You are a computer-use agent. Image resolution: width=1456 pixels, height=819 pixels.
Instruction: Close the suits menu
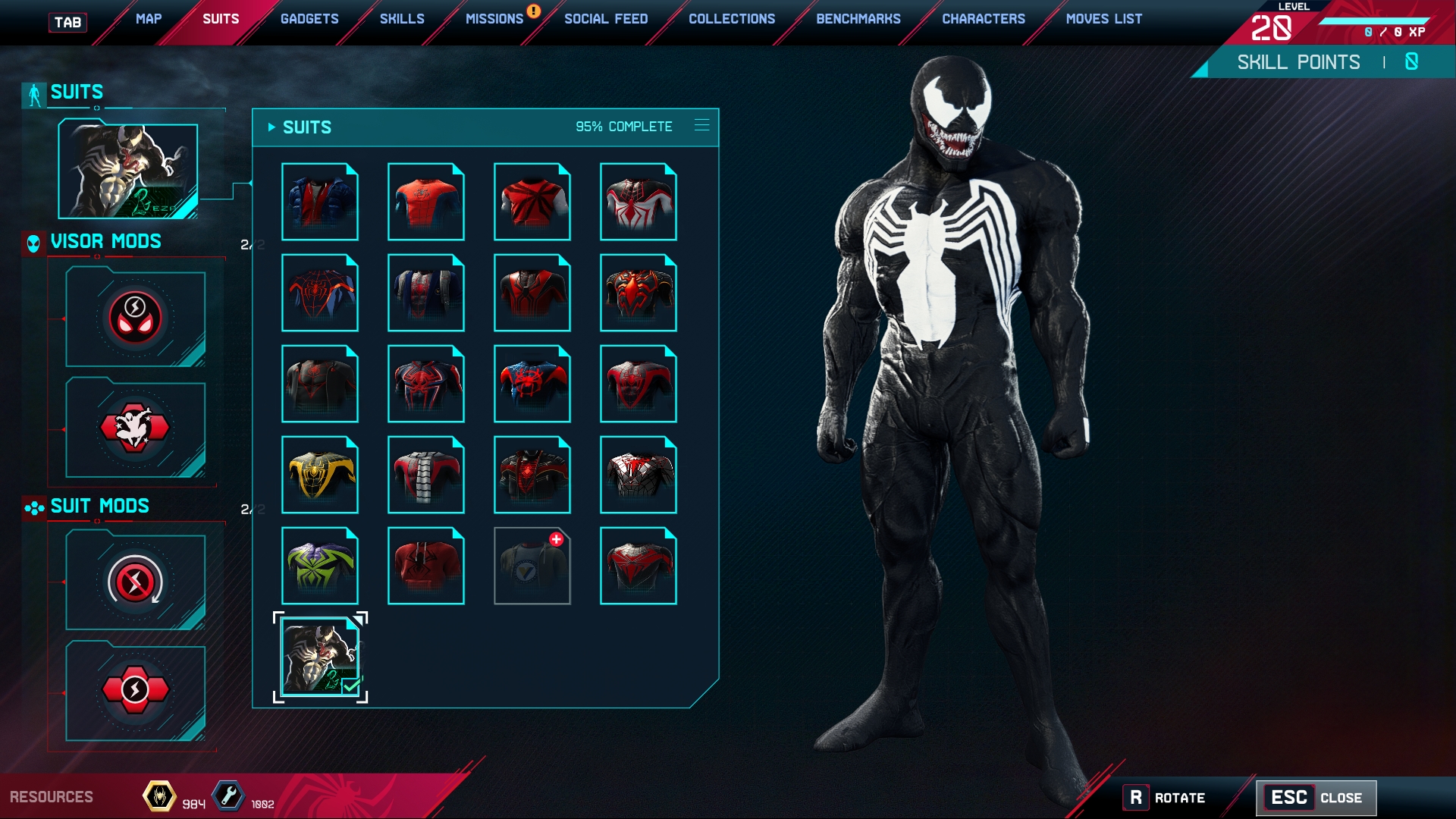click(1316, 798)
